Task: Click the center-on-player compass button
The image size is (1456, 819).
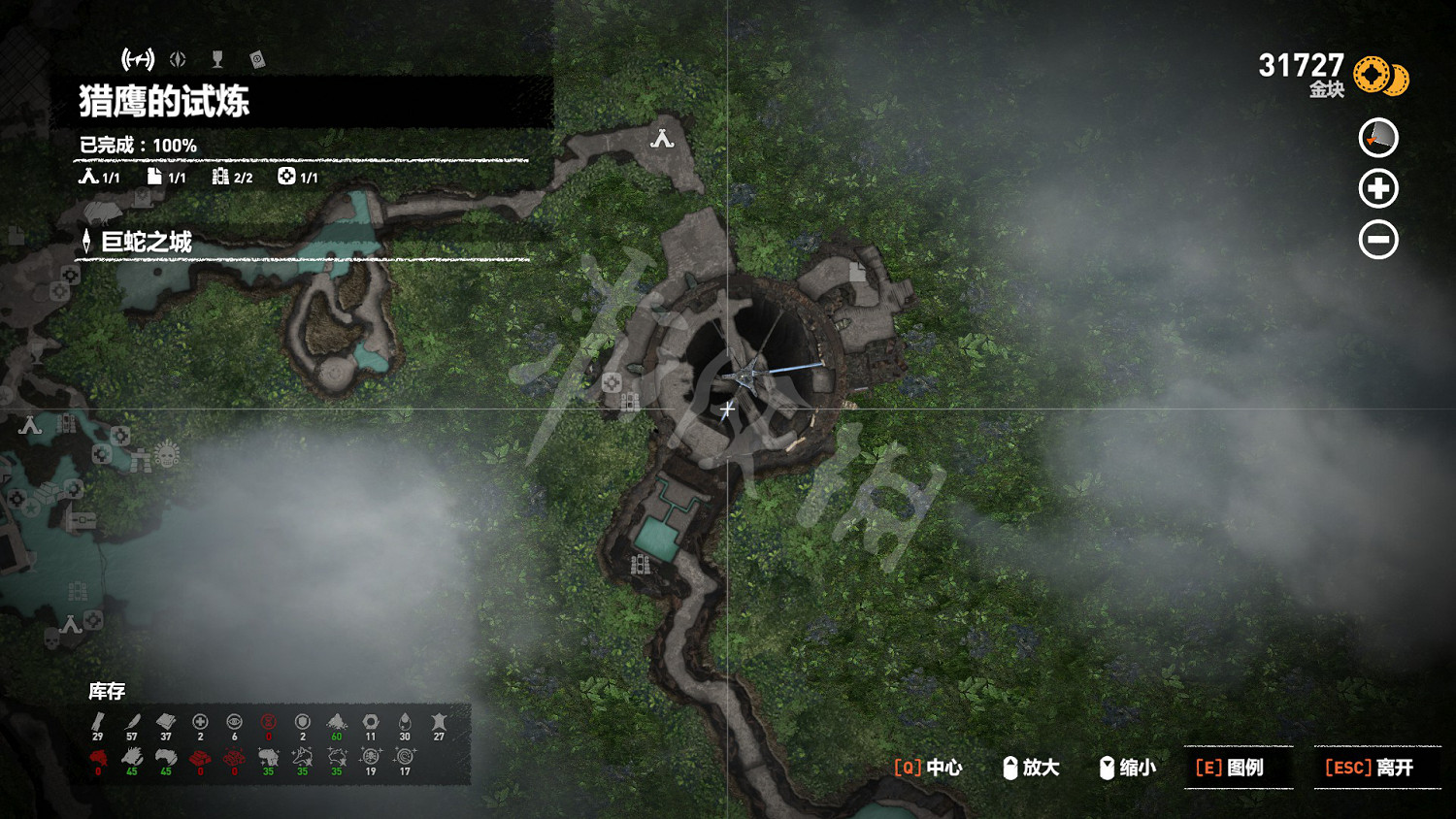Action: point(1377,138)
